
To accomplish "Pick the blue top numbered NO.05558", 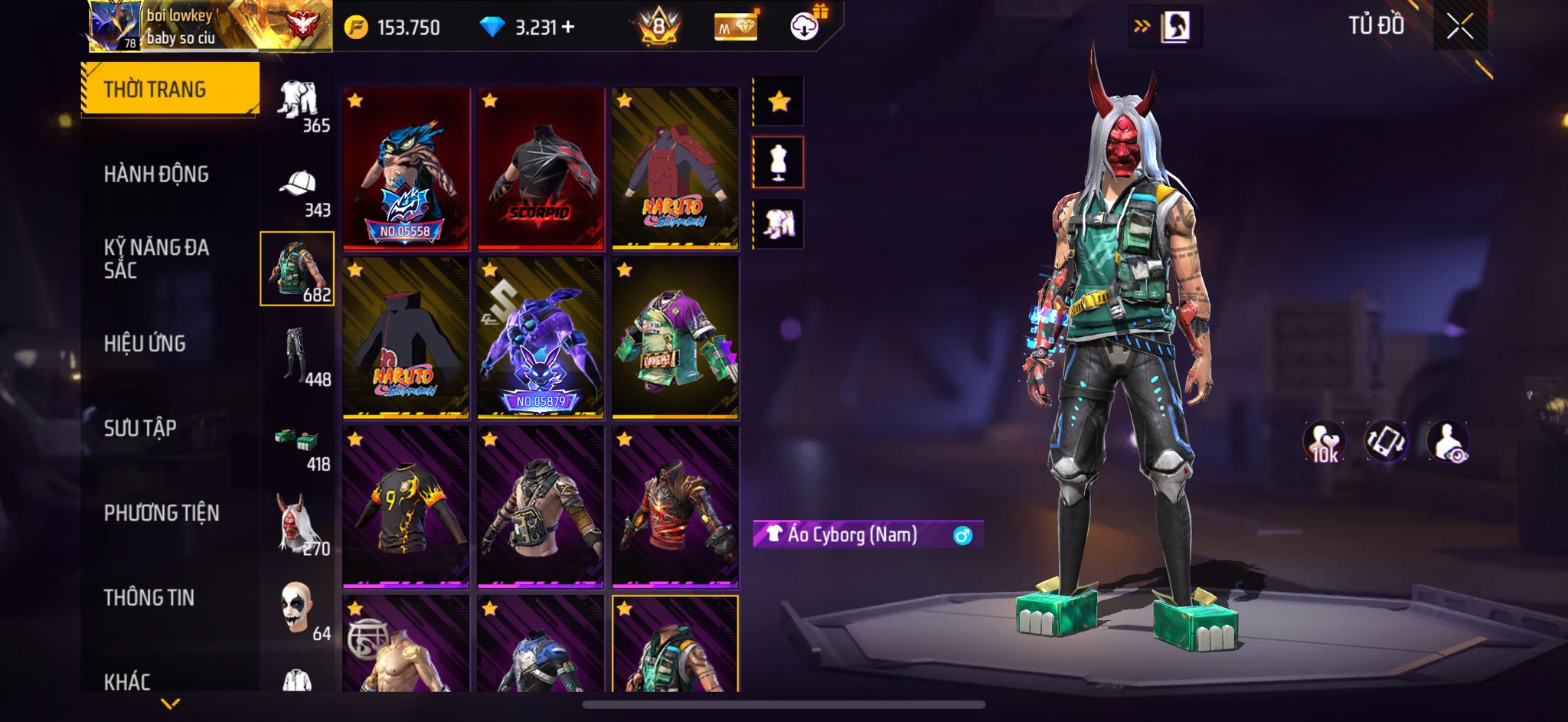I will tap(406, 168).
